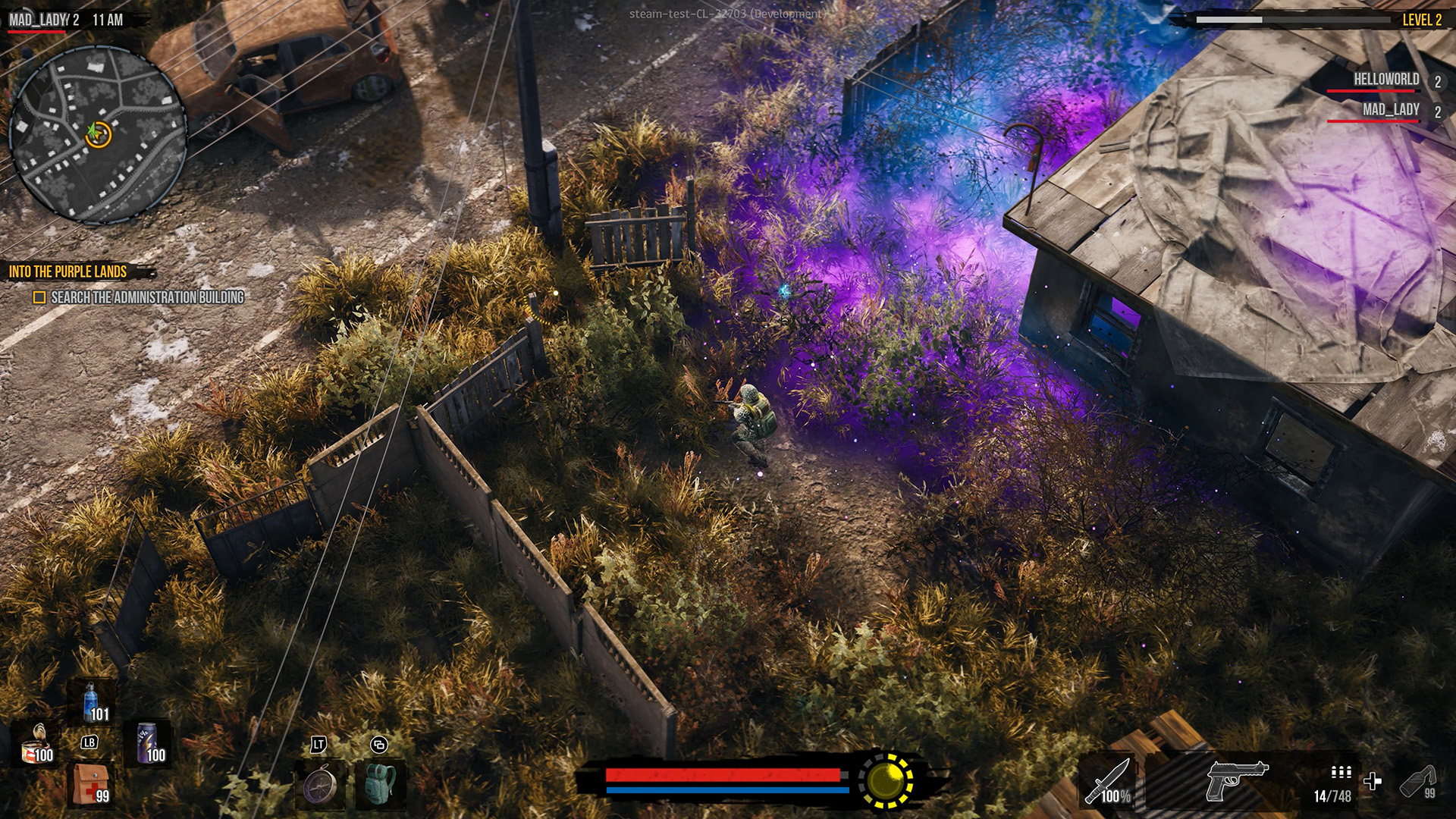
Task: Select the pistol weapon slot
Action: pos(1236,780)
